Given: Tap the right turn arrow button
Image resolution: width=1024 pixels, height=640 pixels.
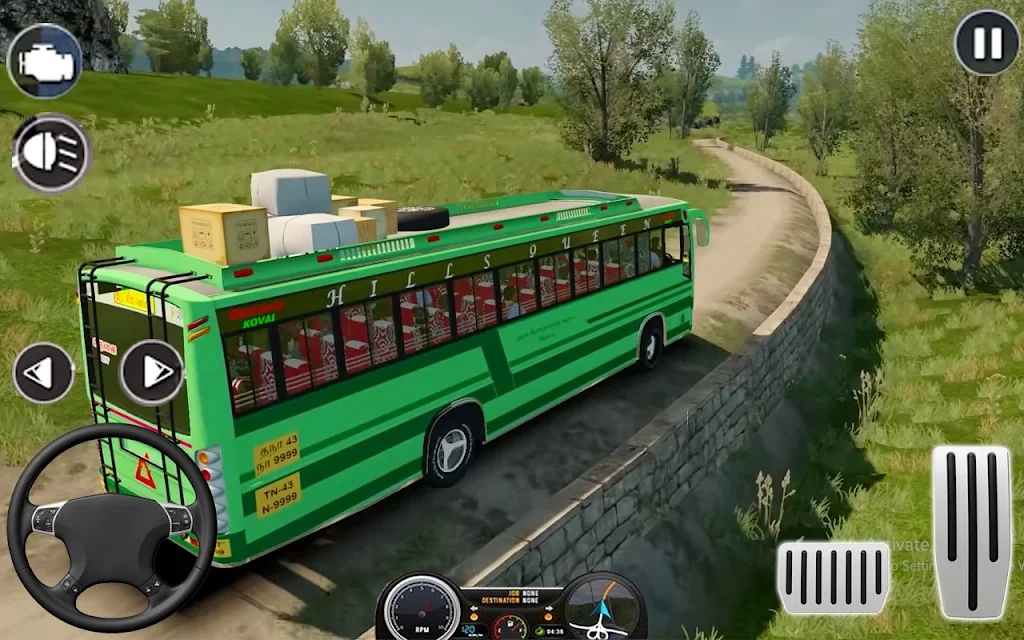Looking at the screenshot, I should (x=152, y=372).
